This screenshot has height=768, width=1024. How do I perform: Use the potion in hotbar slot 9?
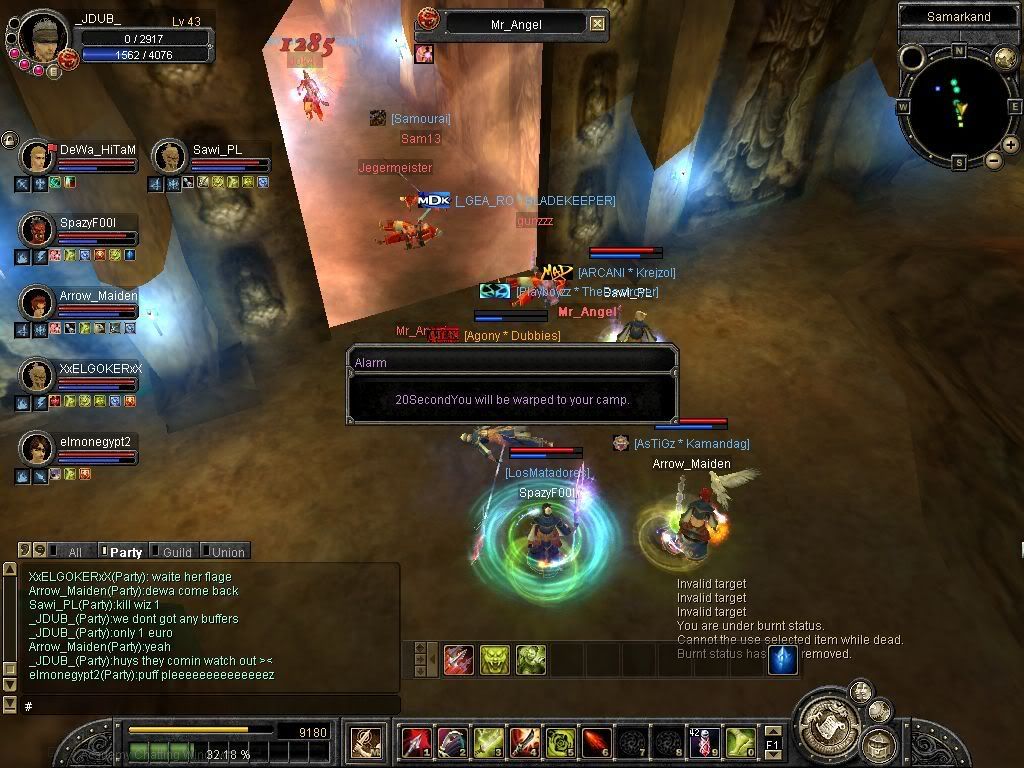pyautogui.click(x=703, y=742)
